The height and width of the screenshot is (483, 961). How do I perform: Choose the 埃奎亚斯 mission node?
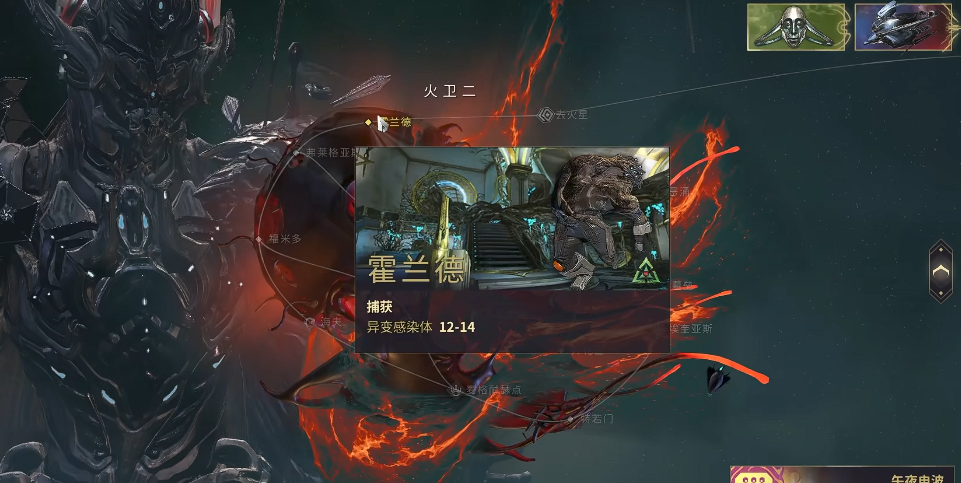click(x=690, y=327)
